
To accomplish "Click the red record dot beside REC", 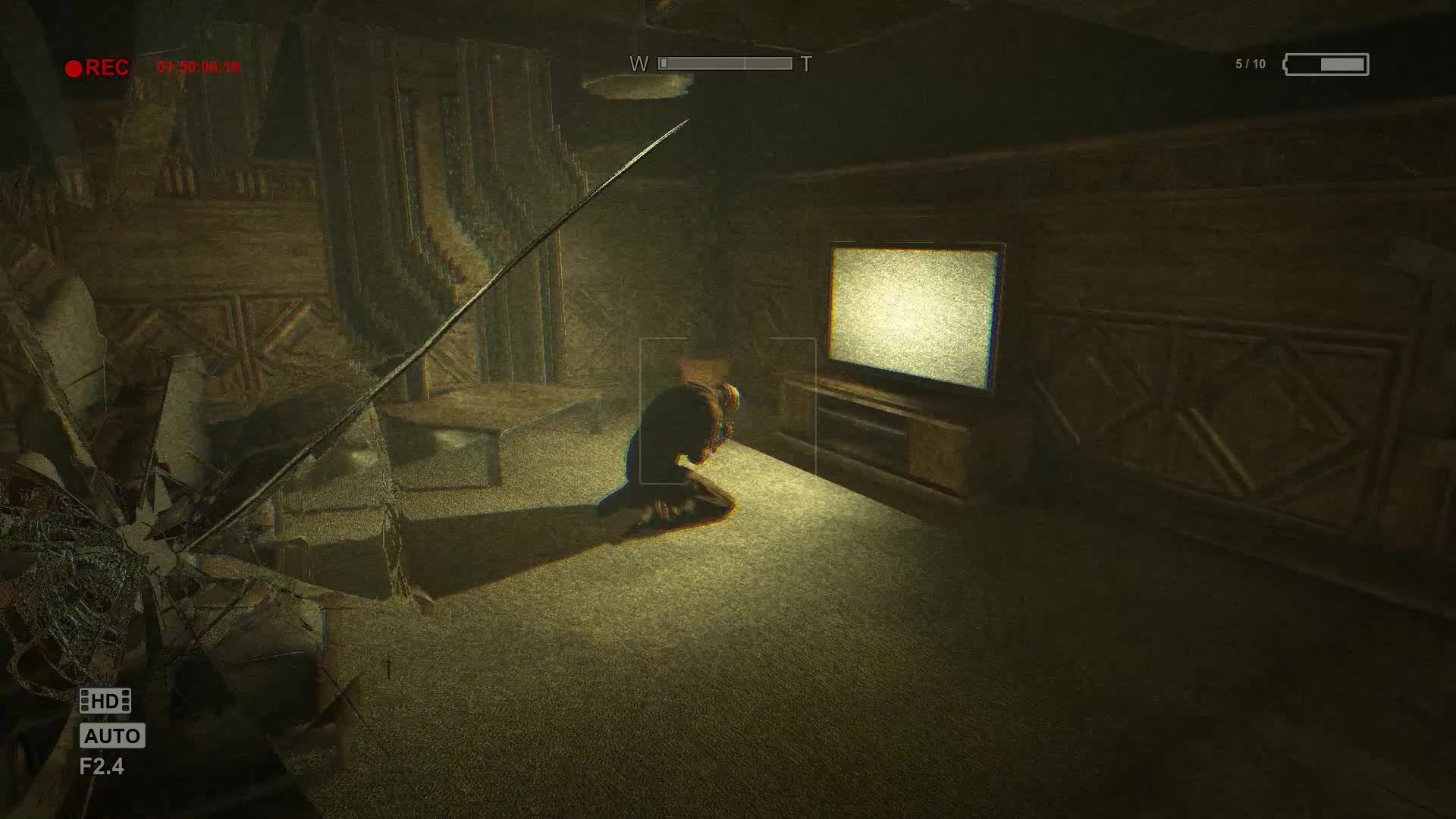I will (x=75, y=67).
